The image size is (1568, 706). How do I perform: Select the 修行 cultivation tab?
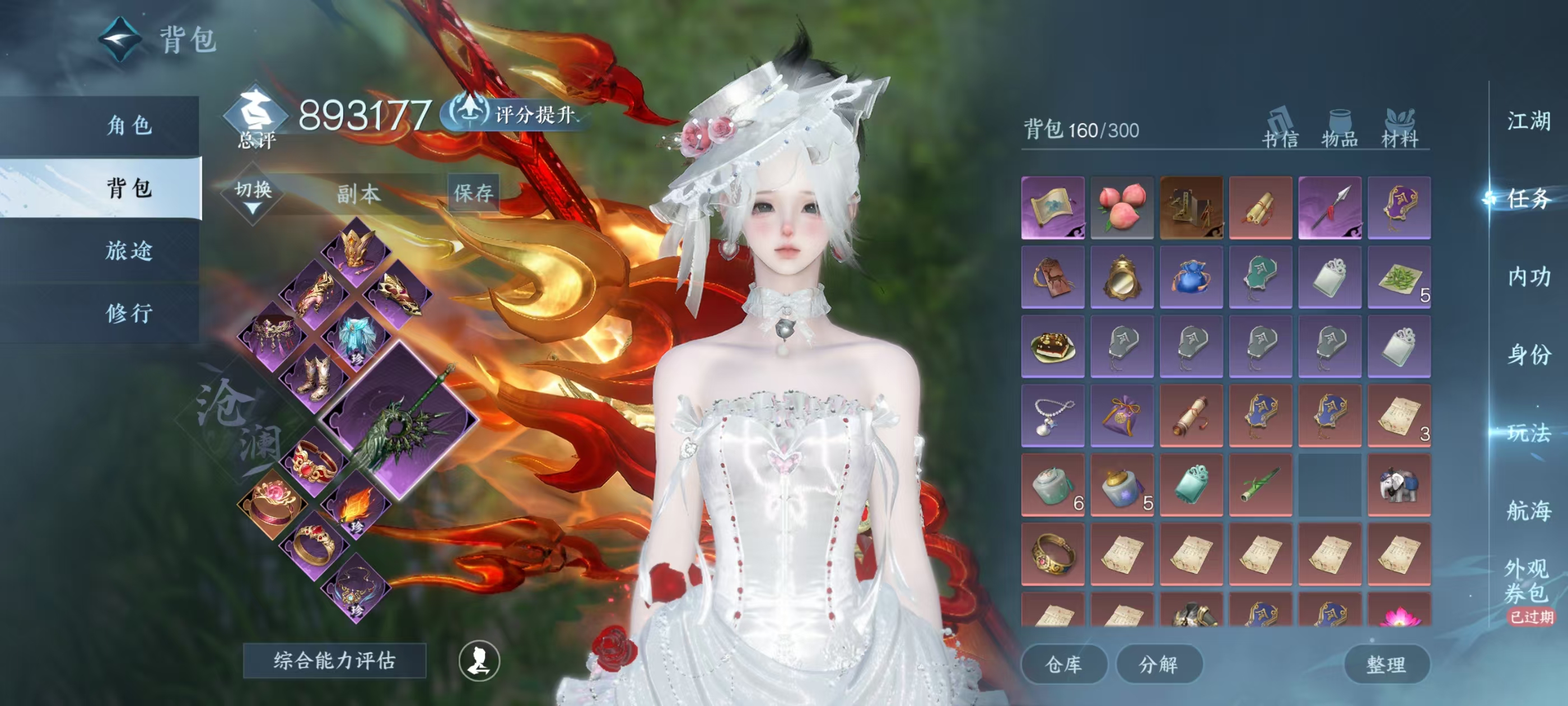tap(128, 313)
